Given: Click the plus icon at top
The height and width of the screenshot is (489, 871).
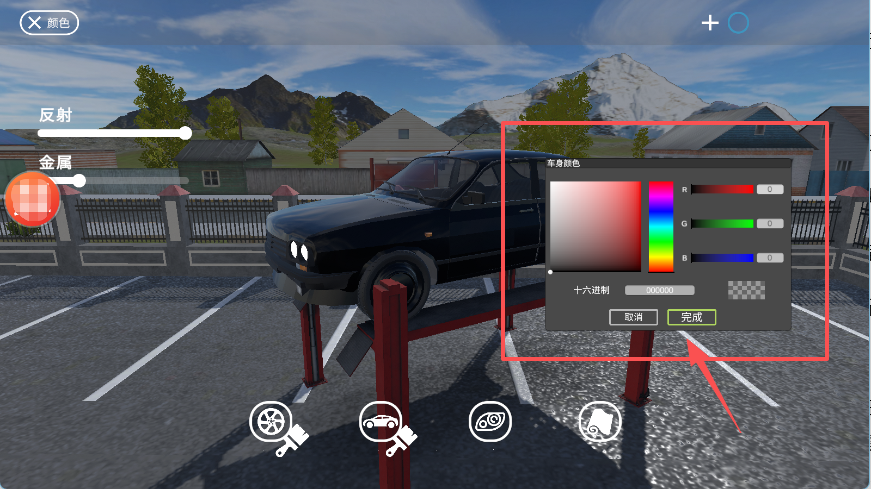Looking at the screenshot, I should click(x=710, y=22).
